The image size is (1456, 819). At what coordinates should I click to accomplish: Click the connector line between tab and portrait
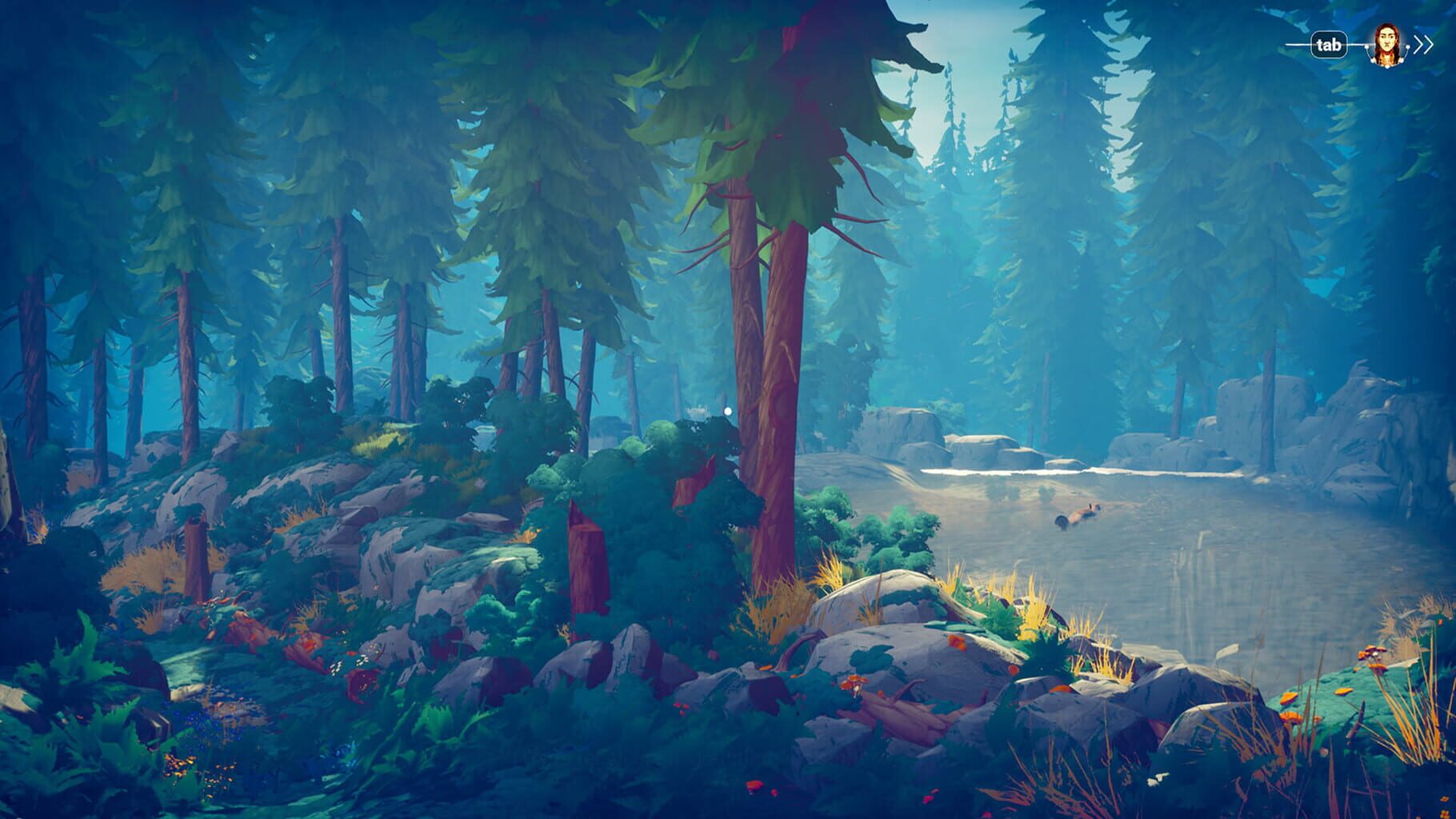[x=1354, y=44]
